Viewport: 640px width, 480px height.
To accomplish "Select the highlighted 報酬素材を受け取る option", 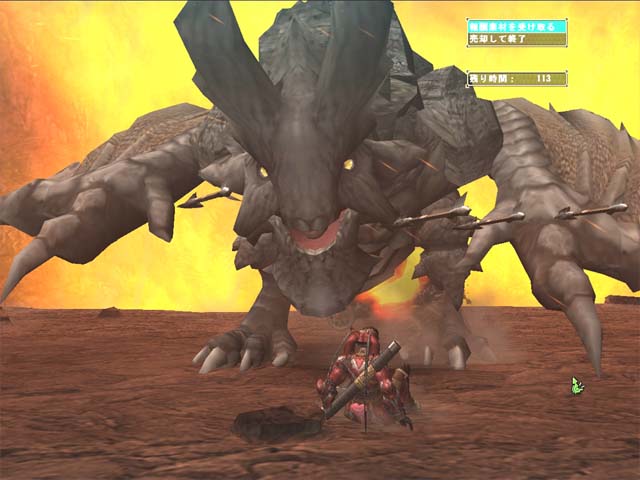I will [516, 26].
